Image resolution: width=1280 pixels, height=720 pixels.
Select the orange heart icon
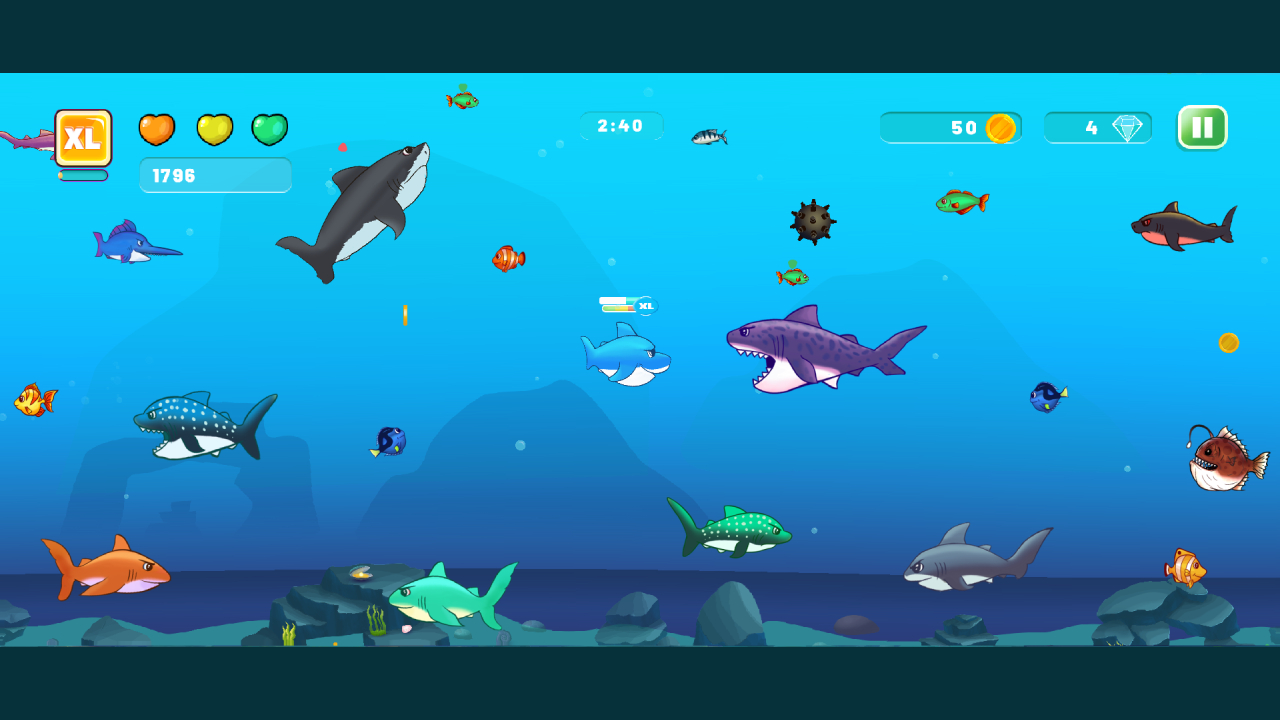tap(157, 129)
